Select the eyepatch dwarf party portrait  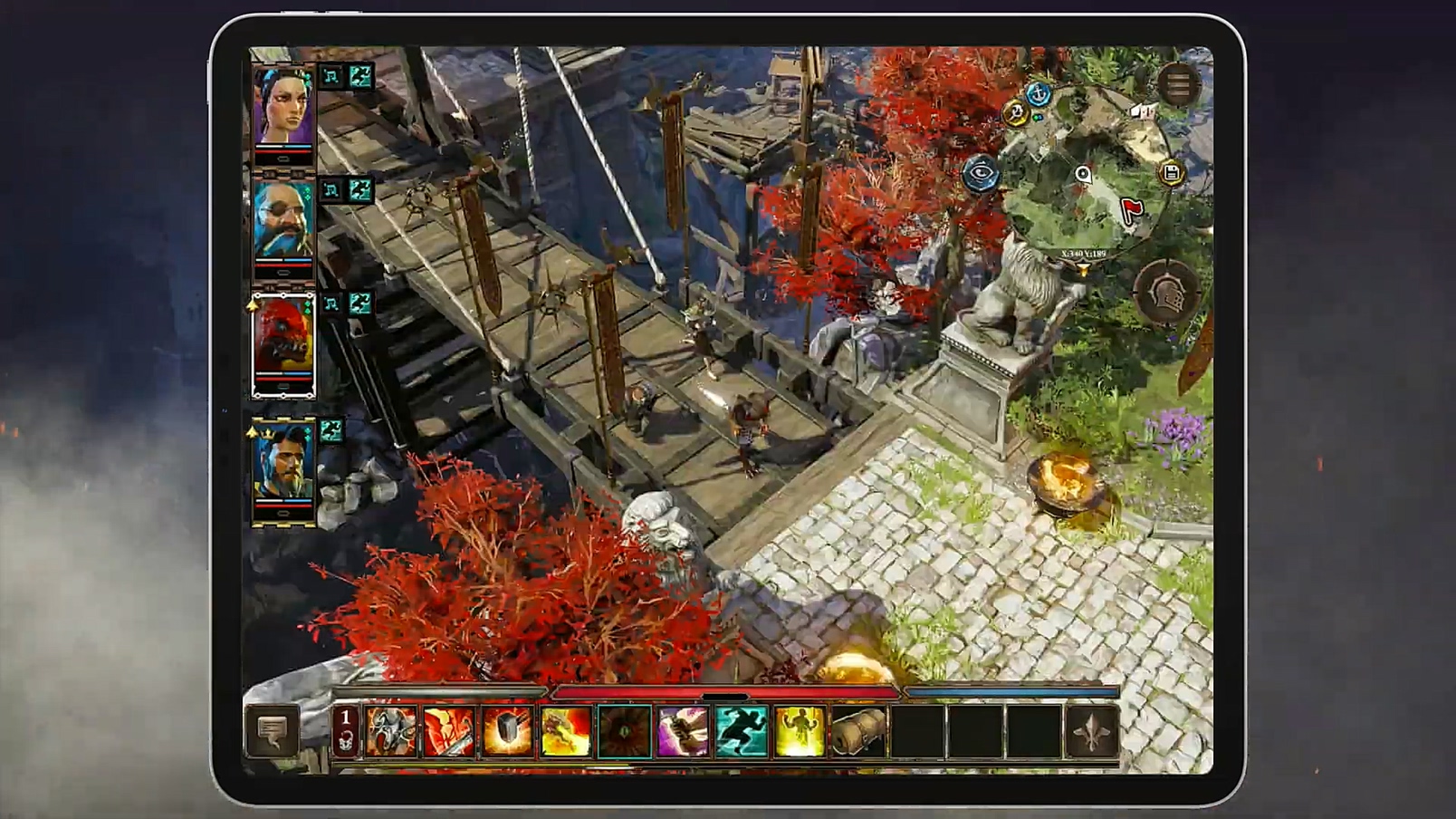pyautogui.click(x=283, y=221)
